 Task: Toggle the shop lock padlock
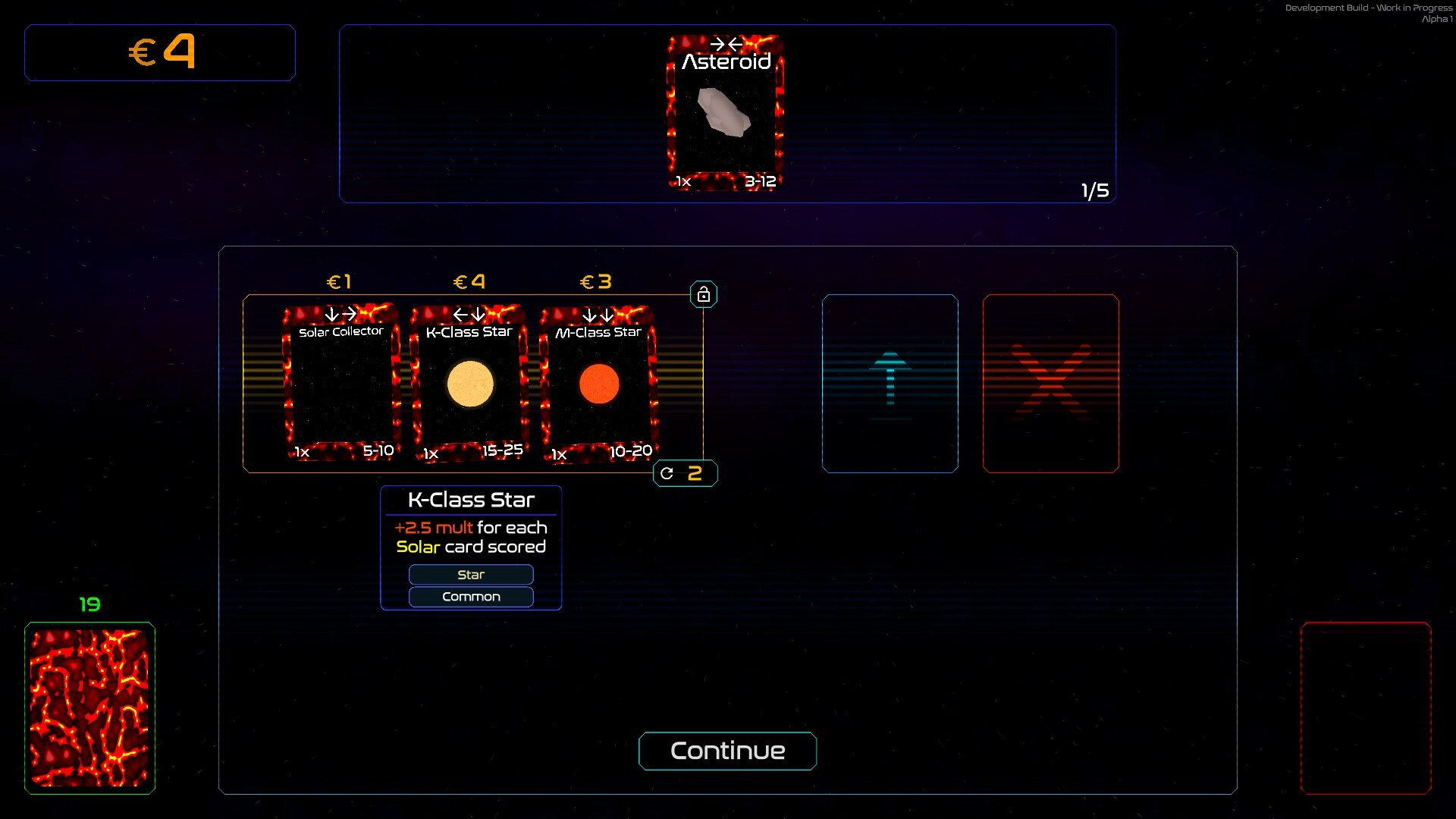[704, 293]
